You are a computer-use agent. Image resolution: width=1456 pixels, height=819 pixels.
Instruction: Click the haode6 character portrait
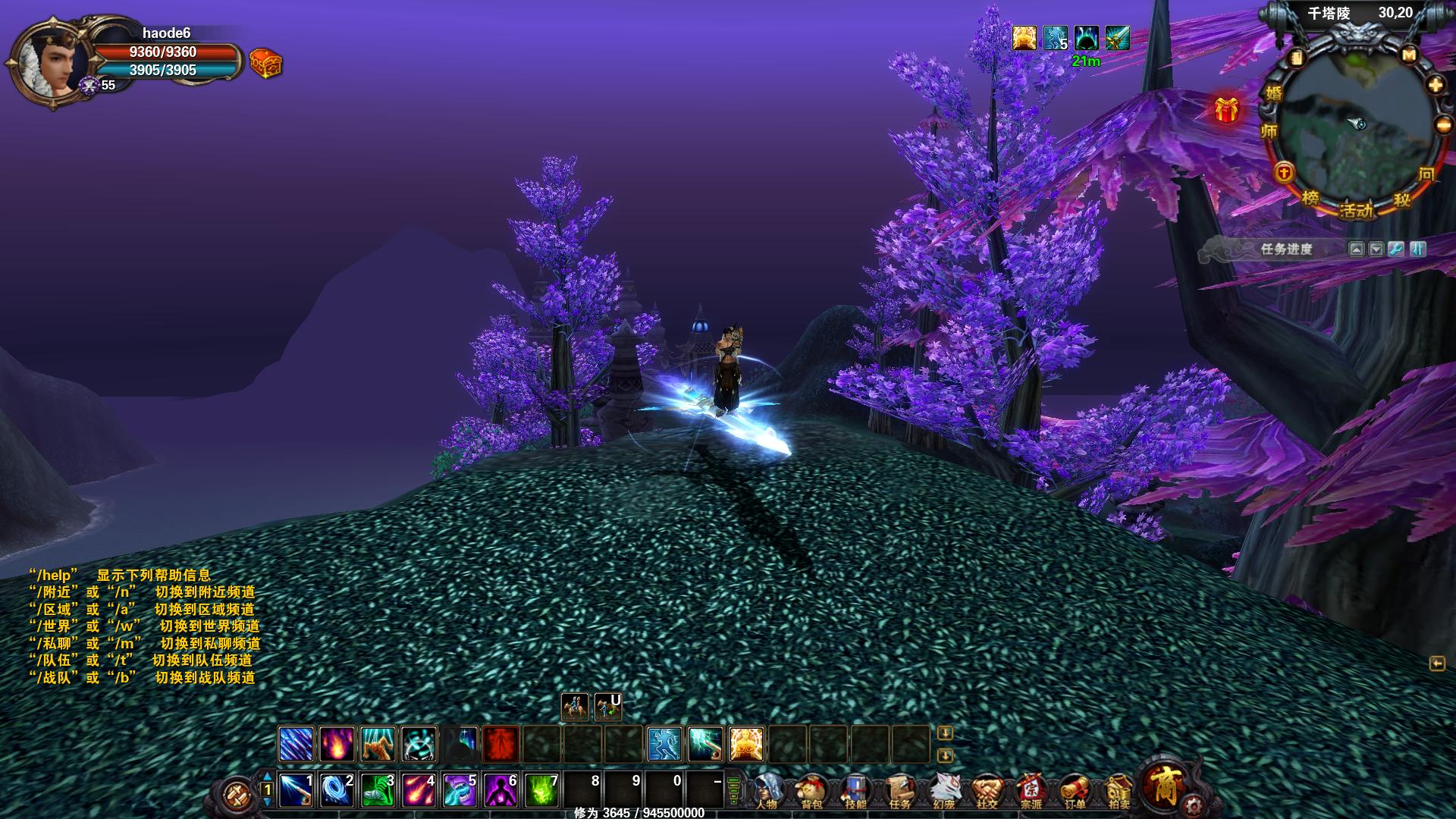click(50, 63)
